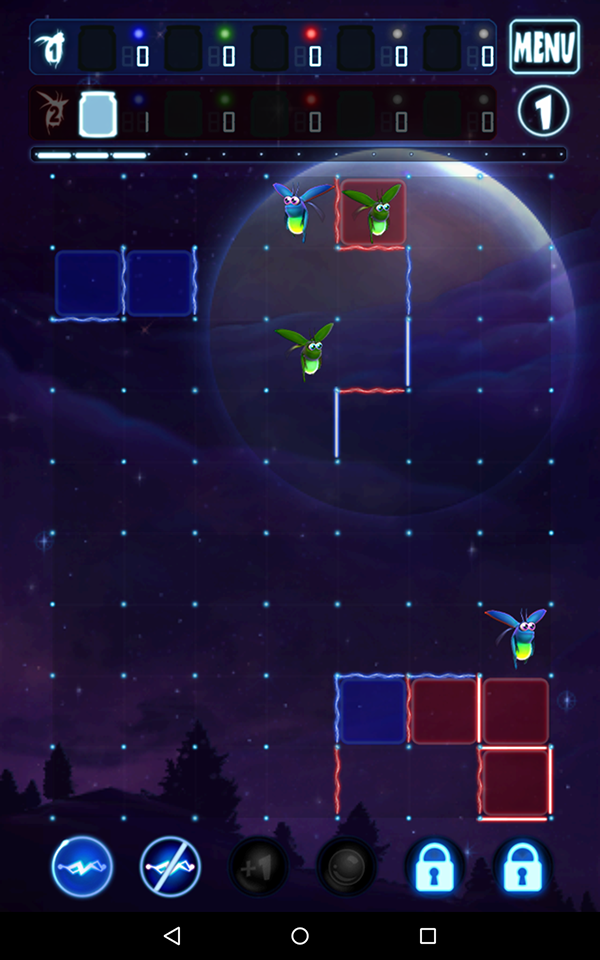Activate the blue lightning line power-up
The width and height of the screenshot is (600, 960).
82,866
